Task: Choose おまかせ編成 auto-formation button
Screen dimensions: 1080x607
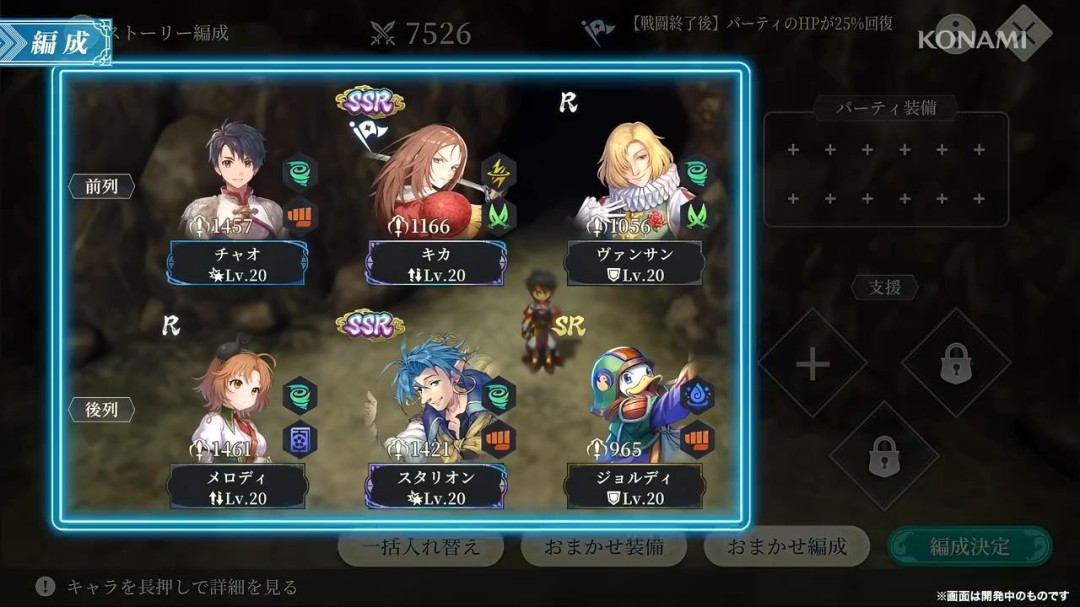Action: coord(786,546)
